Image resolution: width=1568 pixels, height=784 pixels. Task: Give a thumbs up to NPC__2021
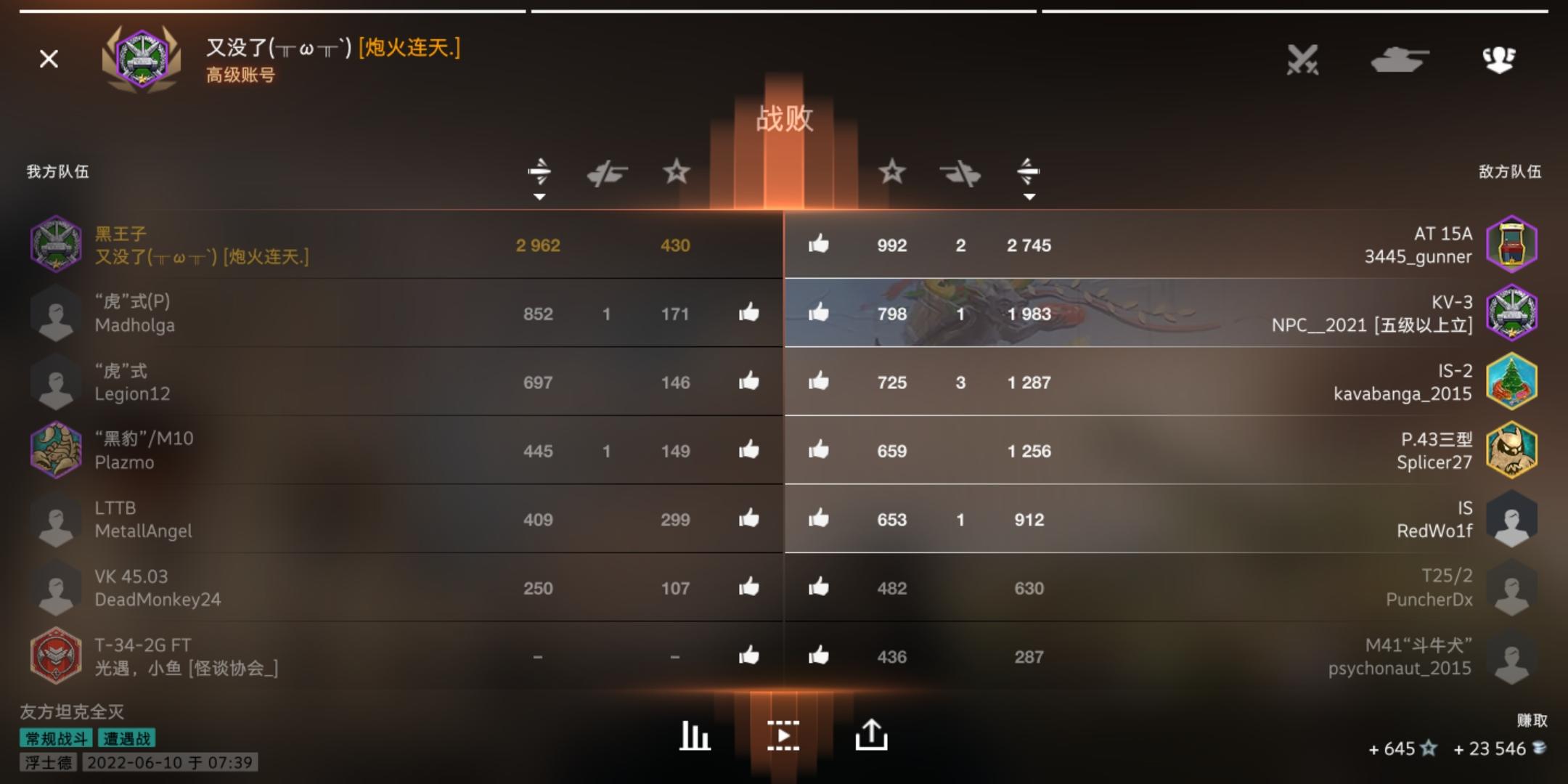(820, 314)
